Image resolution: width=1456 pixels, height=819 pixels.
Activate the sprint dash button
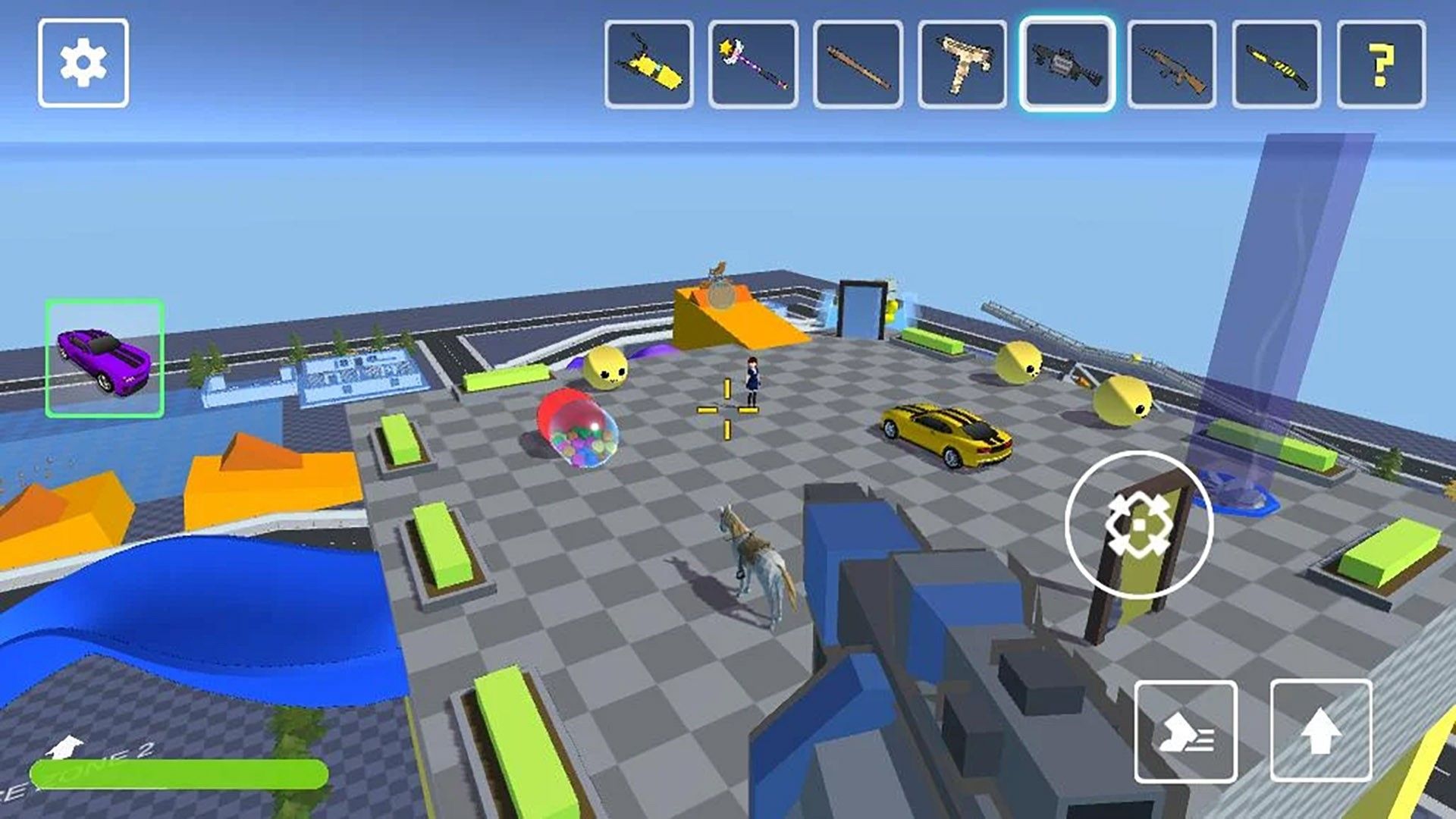pyautogui.click(x=1186, y=731)
